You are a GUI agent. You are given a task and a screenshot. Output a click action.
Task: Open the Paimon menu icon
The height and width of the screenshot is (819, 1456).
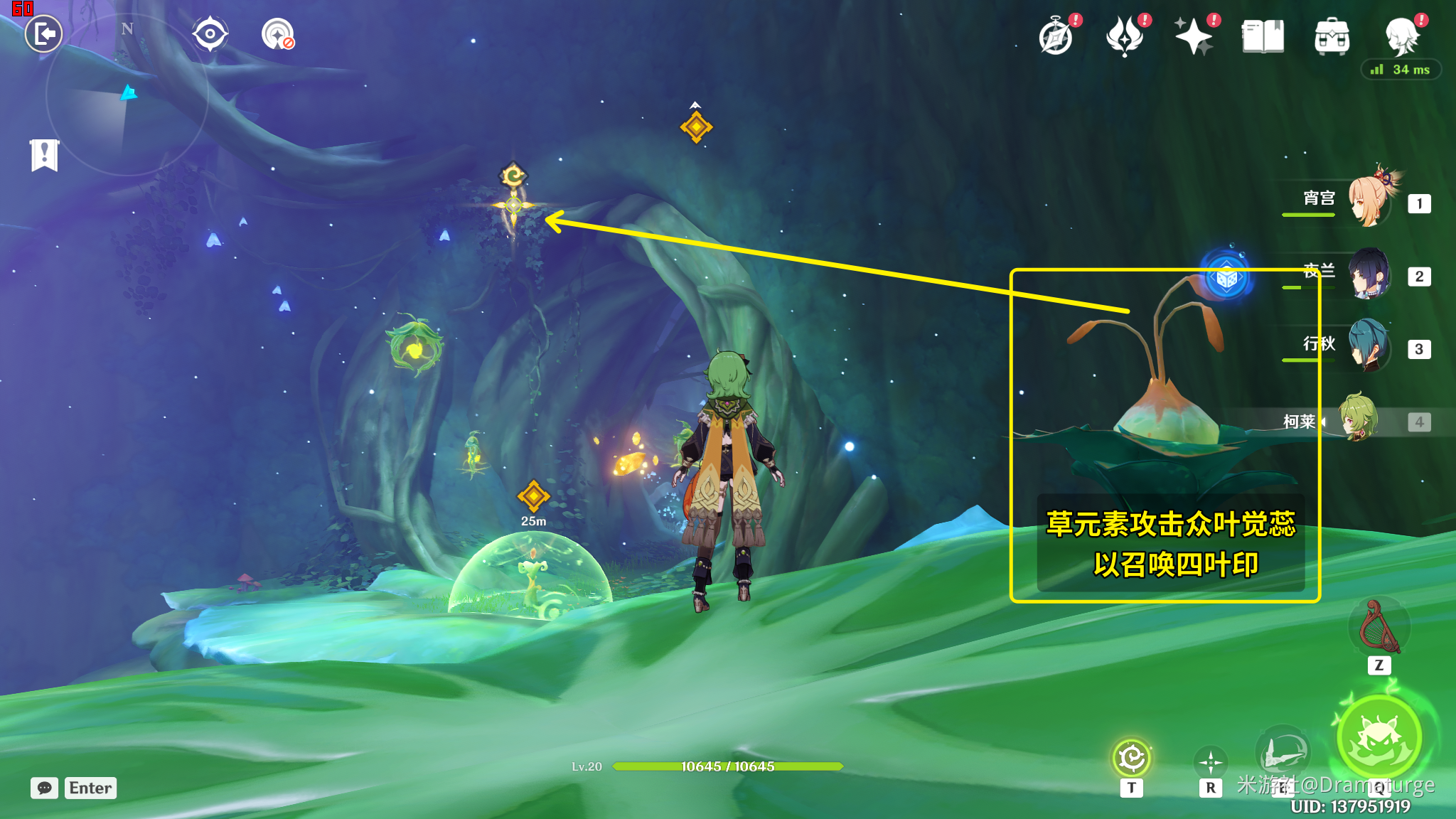(1401, 36)
